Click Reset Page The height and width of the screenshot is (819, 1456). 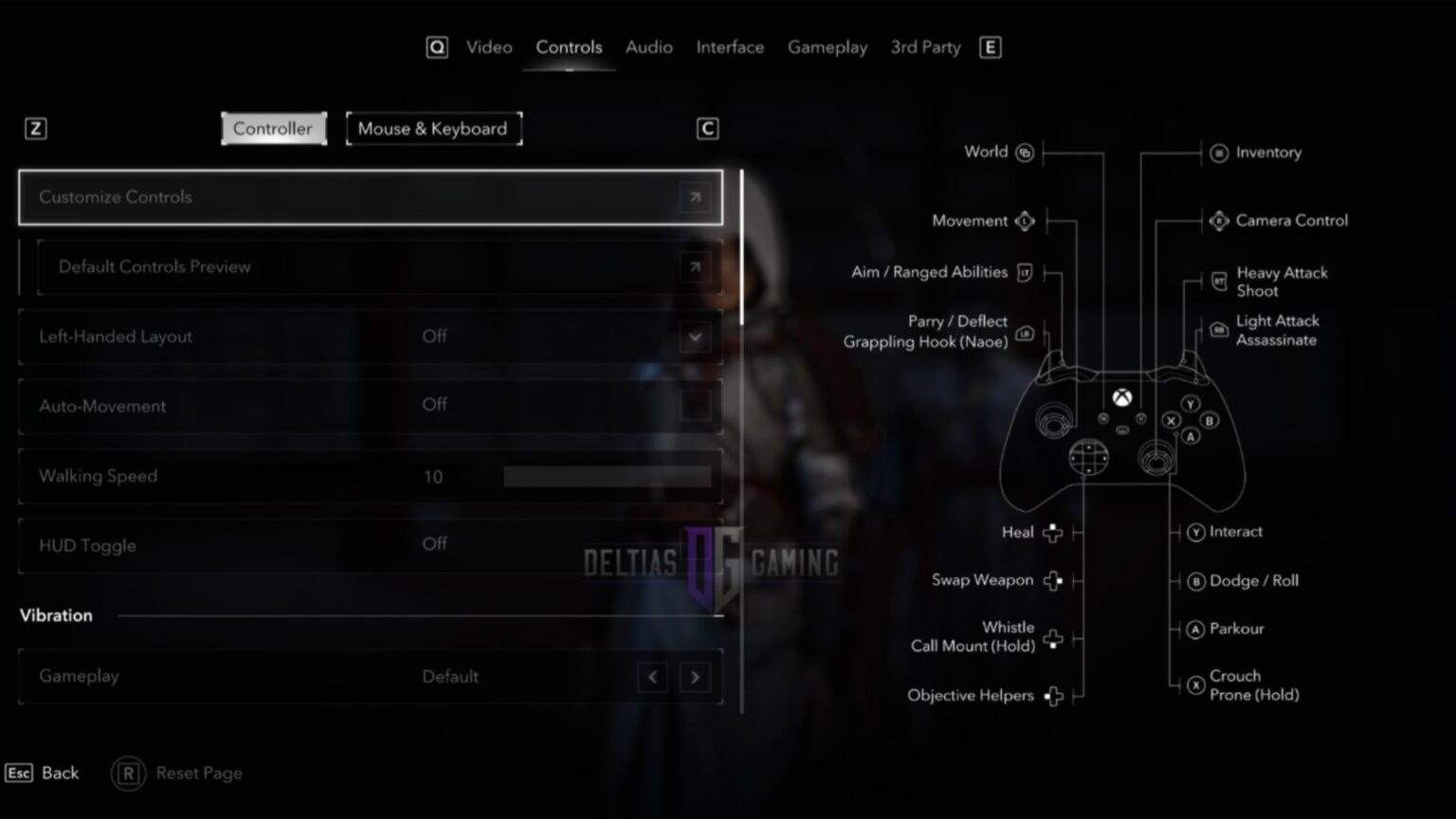(x=176, y=773)
